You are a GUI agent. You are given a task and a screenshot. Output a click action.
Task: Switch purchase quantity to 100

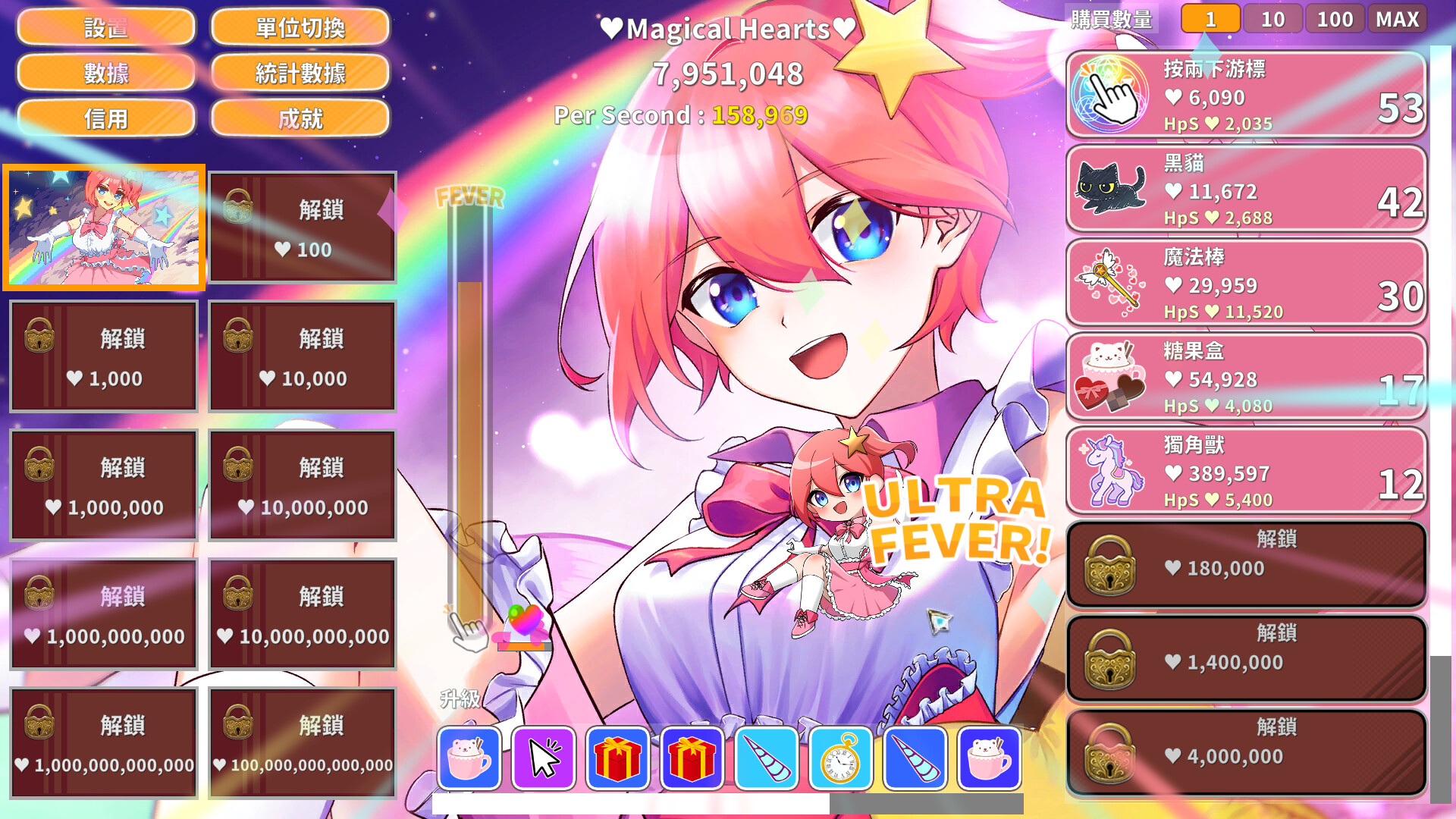pyautogui.click(x=1335, y=19)
